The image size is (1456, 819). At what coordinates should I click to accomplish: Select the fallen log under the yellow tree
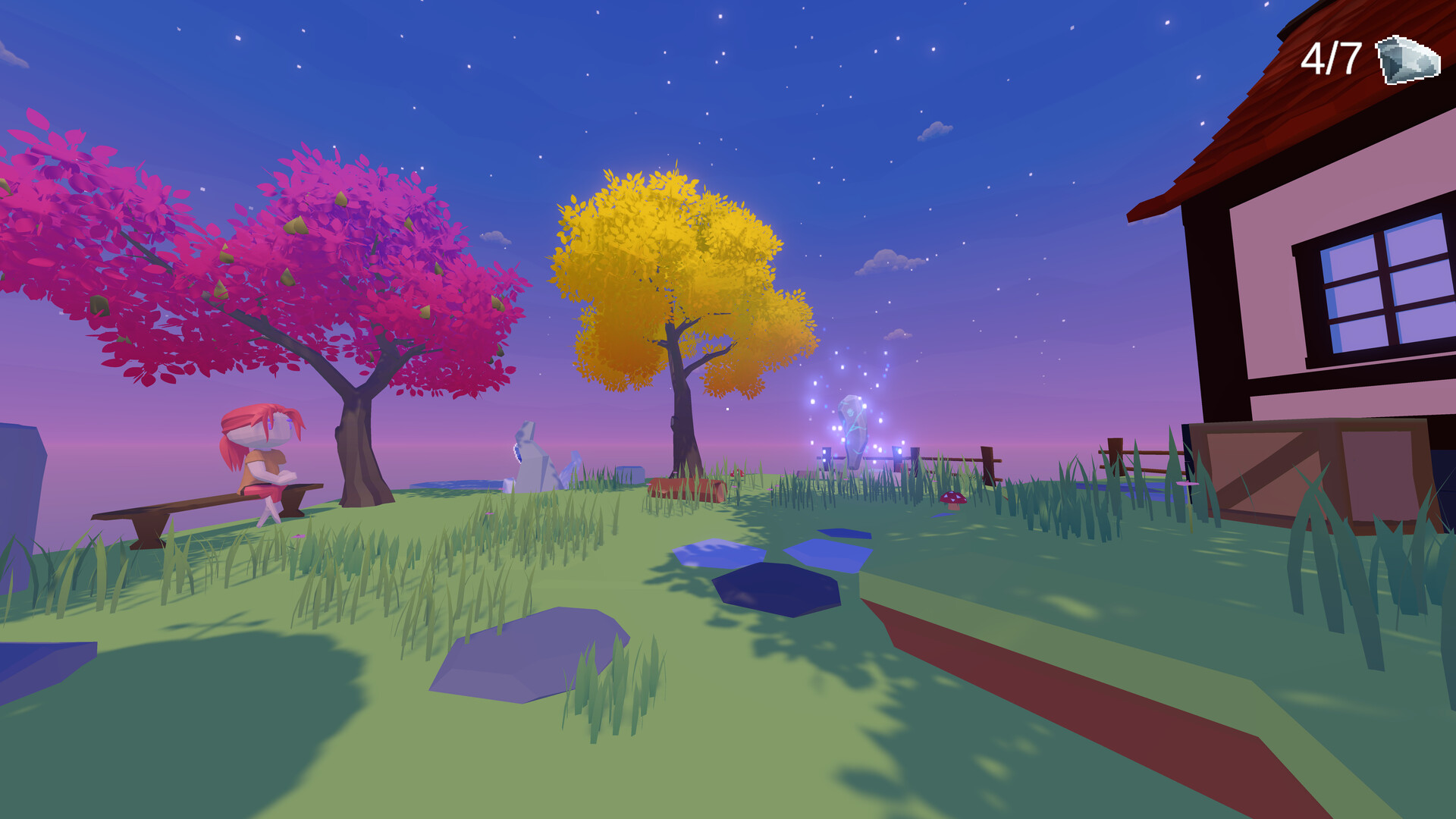click(686, 489)
